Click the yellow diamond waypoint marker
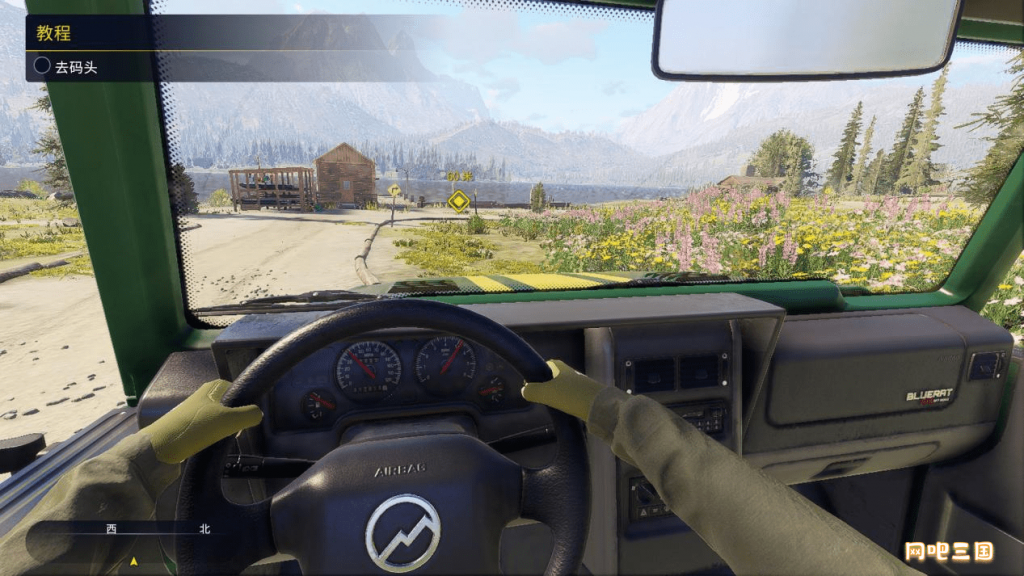1024x576 pixels. point(459,200)
